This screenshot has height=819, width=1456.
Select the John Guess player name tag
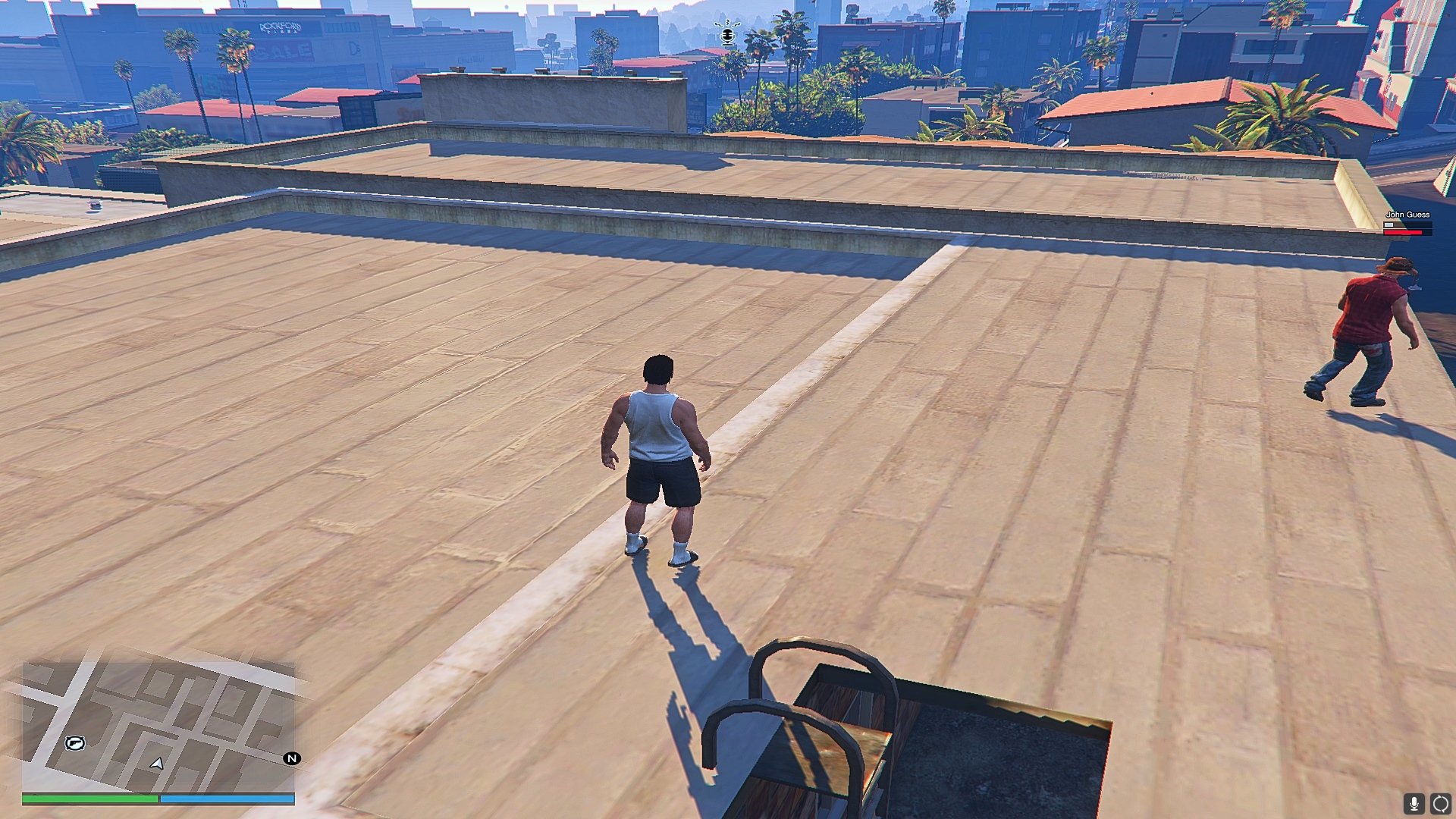click(1407, 215)
